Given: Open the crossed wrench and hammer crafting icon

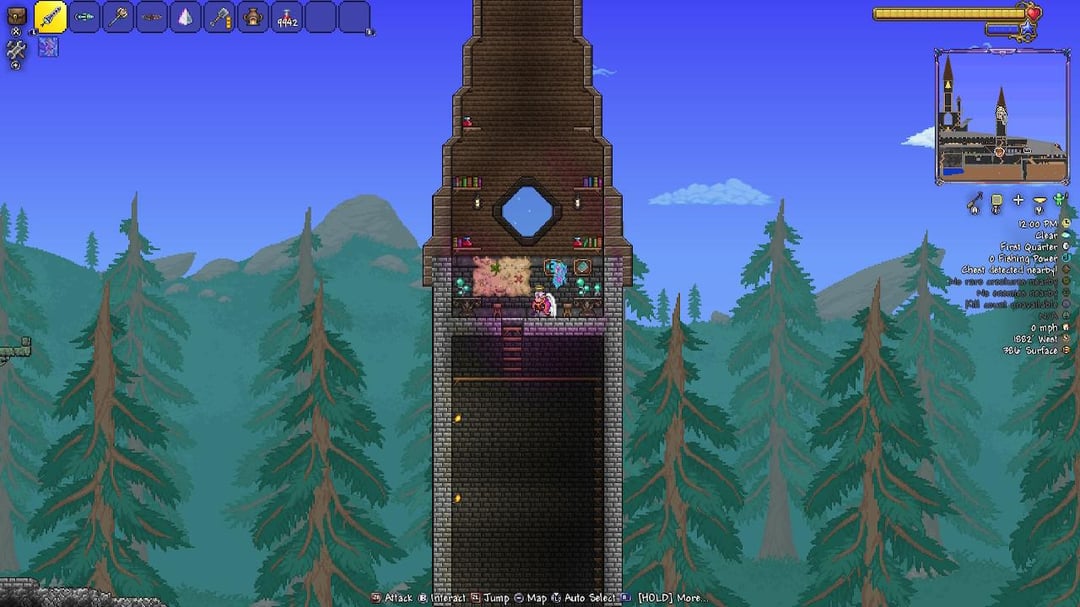Looking at the screenshot, I should [16, 49].
